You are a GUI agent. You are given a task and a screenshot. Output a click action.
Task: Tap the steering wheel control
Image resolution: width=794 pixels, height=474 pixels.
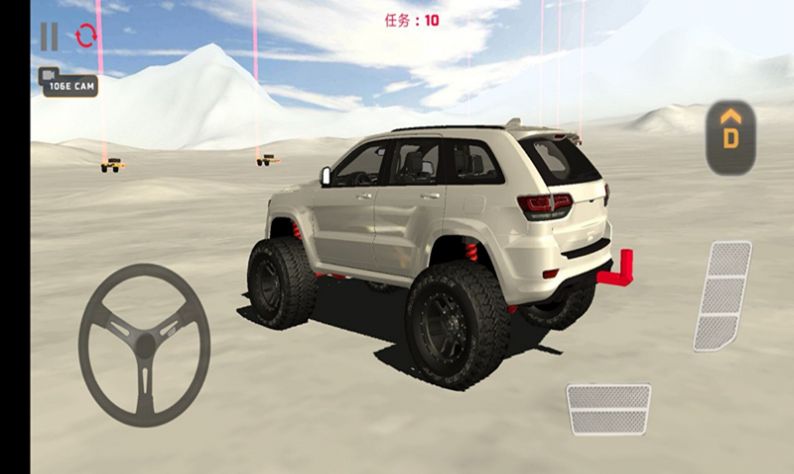click(144, 345)
